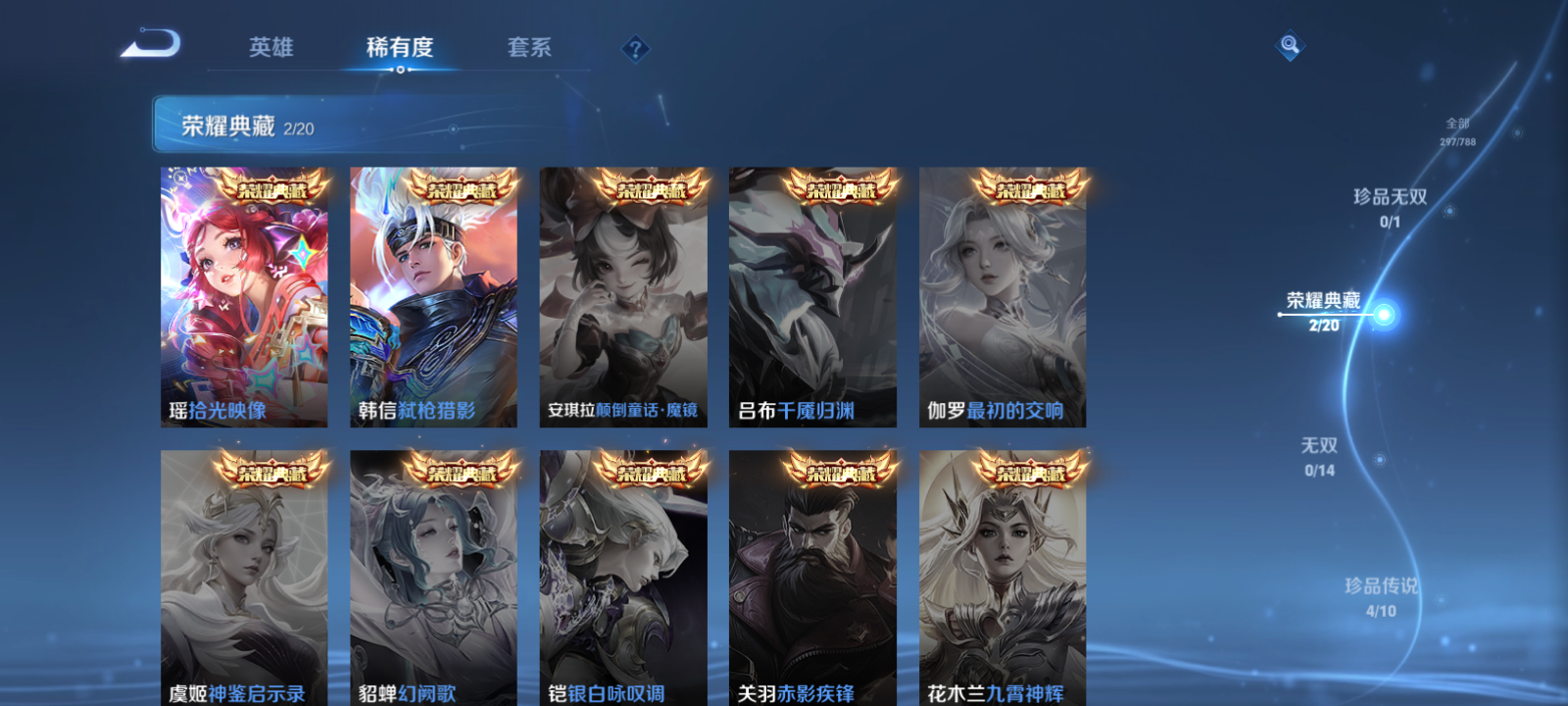1568x706 pixels.
Task: Click the question mark help icon beside the tabs
Action: click(x=636, y=46)
